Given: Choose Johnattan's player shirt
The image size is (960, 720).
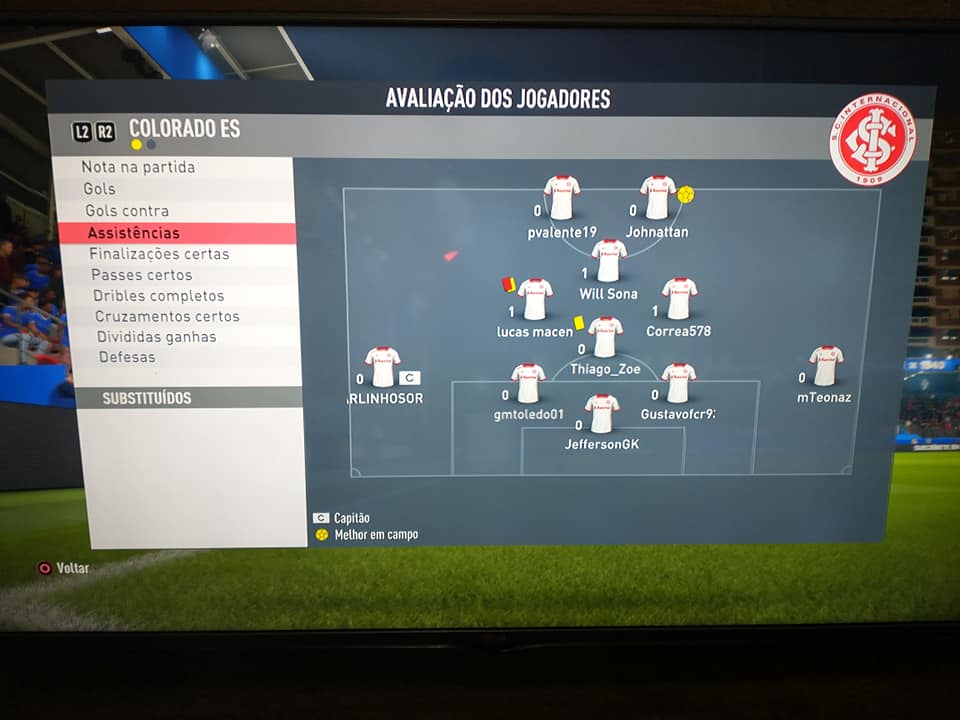Looking at the screenshot, I should coord(657,197).
